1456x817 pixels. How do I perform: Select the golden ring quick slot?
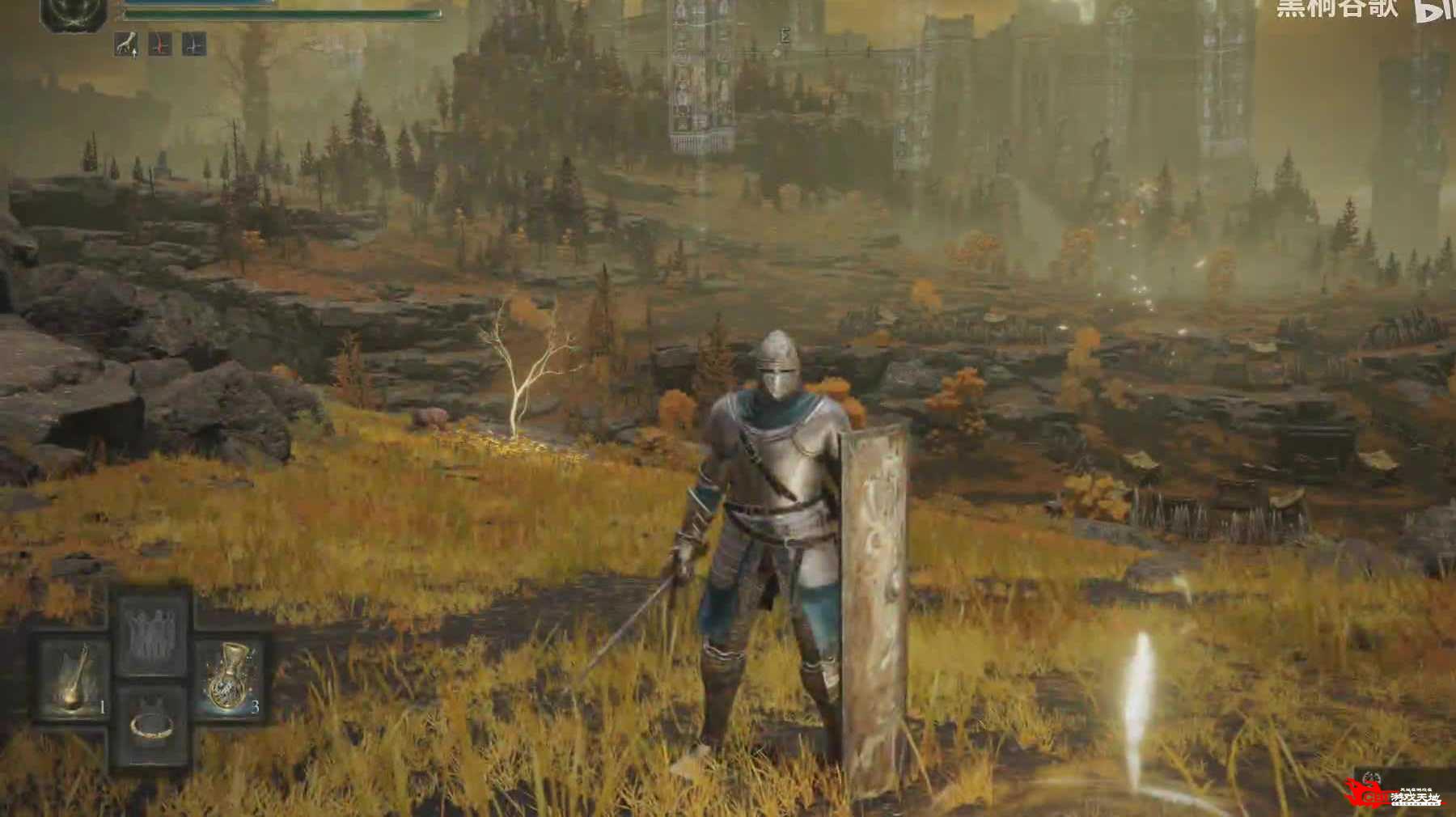(x=151, y=726)
